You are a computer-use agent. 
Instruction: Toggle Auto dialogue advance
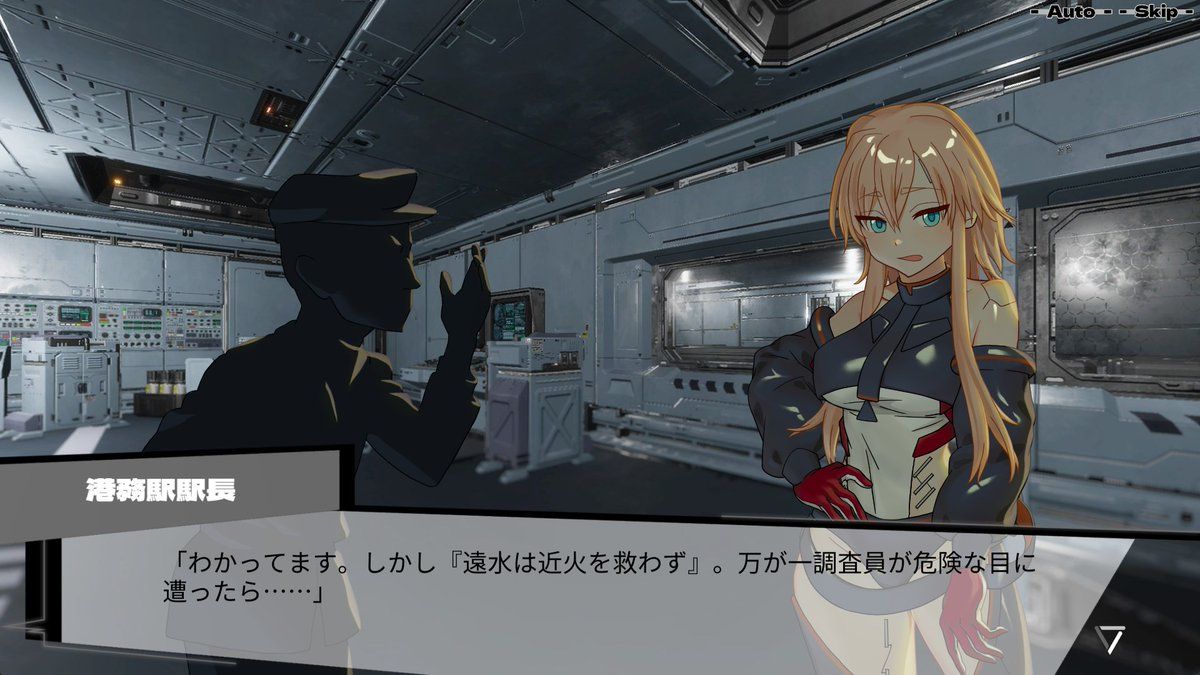1070,12
